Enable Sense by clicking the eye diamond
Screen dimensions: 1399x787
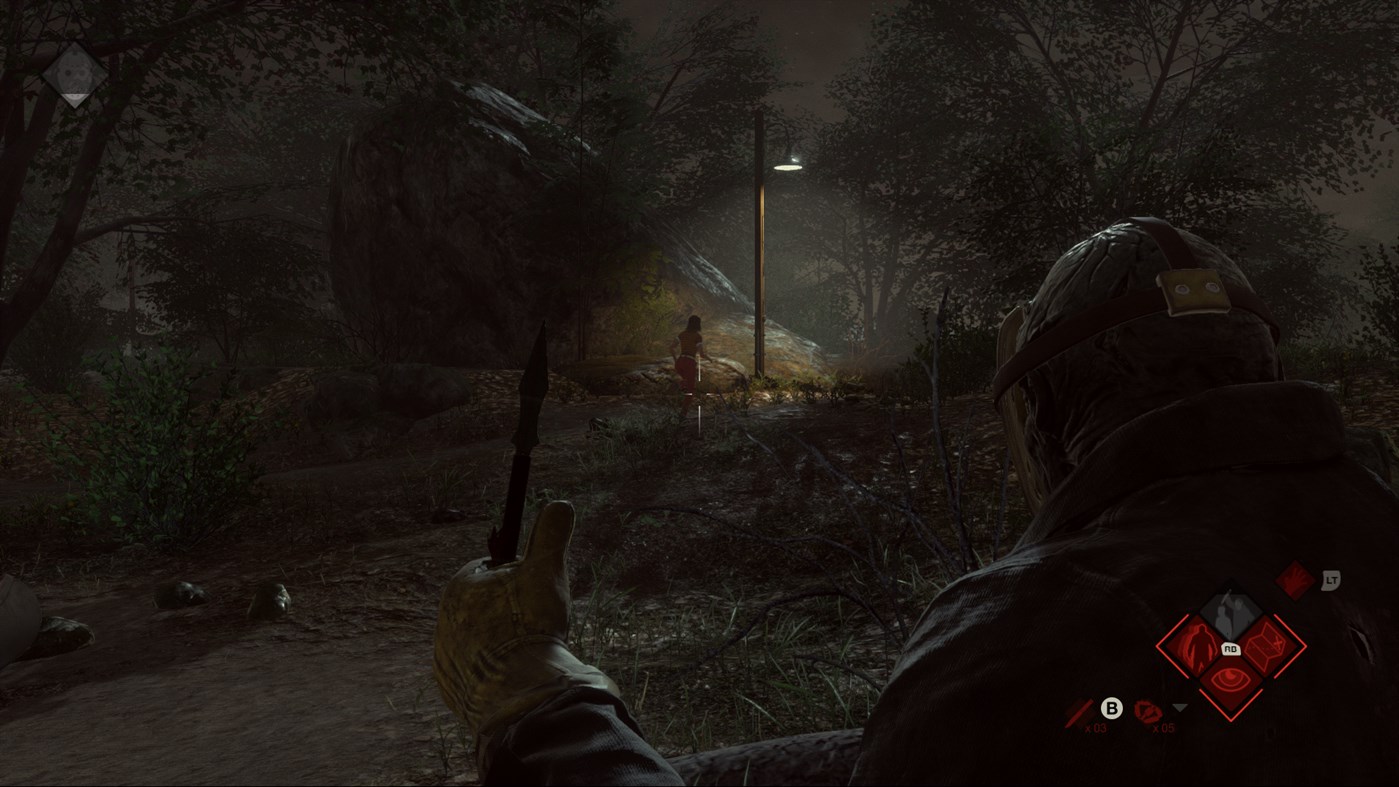(1230, 678)
